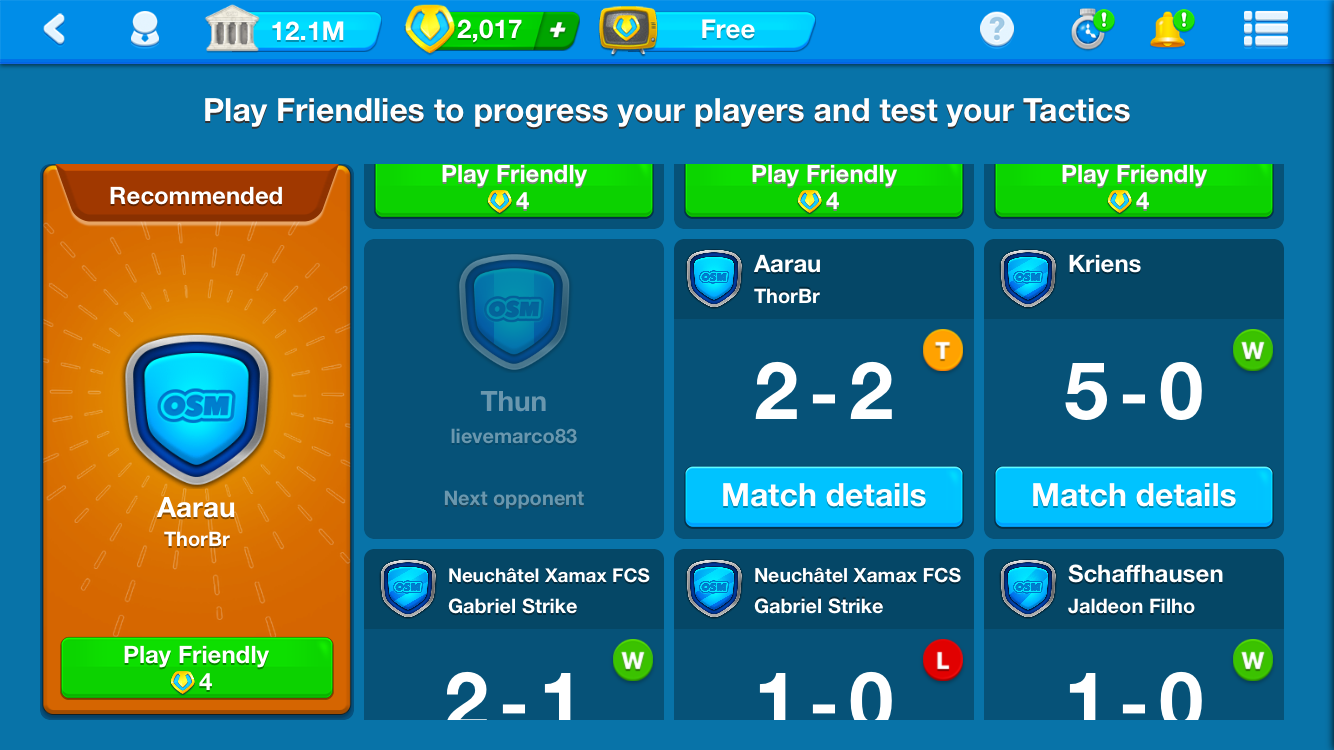View notifications with the bell icon

(1169, 30)
